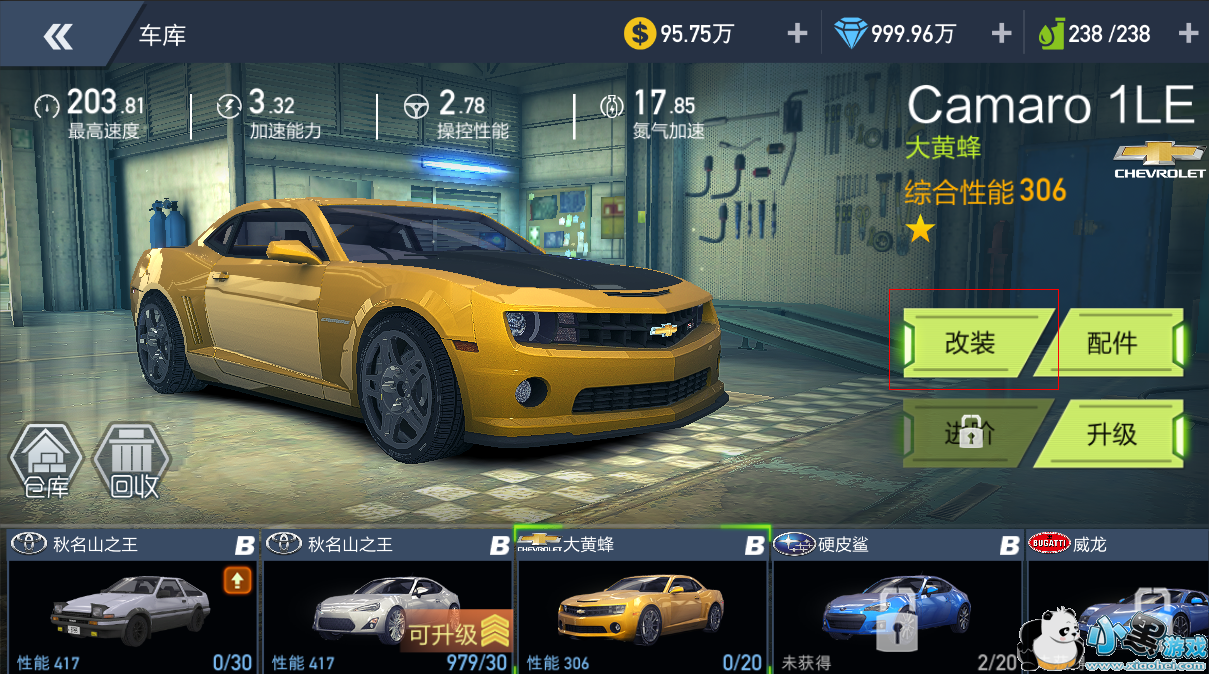The height and width of the screenshot is (674, 1209).
Task: Add more gold coins with plus button
Action: coord(797,34)
